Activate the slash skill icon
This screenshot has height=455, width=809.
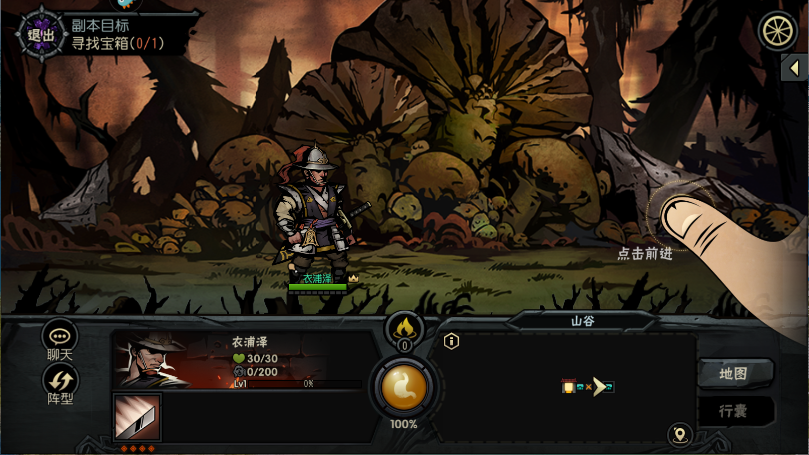pyautogui.click(x=137, y=417)
